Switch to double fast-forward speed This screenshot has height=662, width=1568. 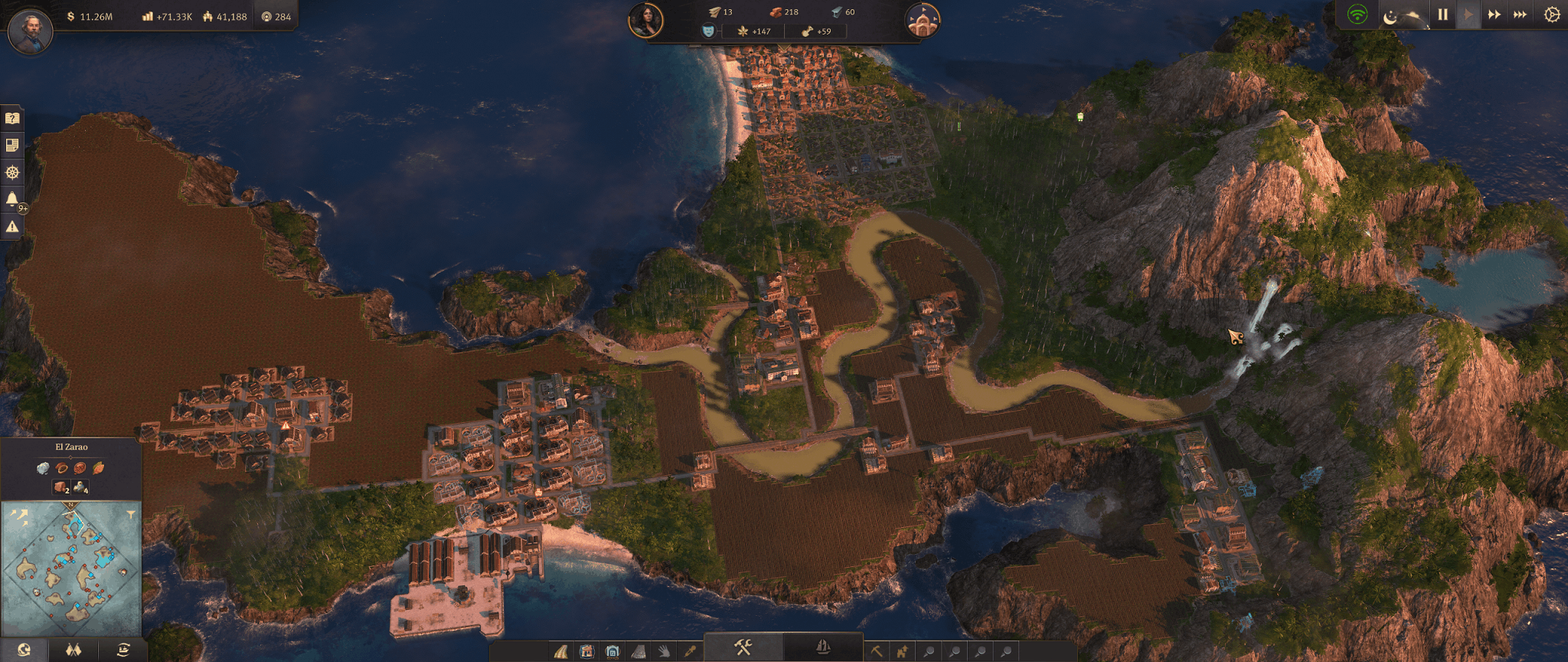(x=1494, y=15)
